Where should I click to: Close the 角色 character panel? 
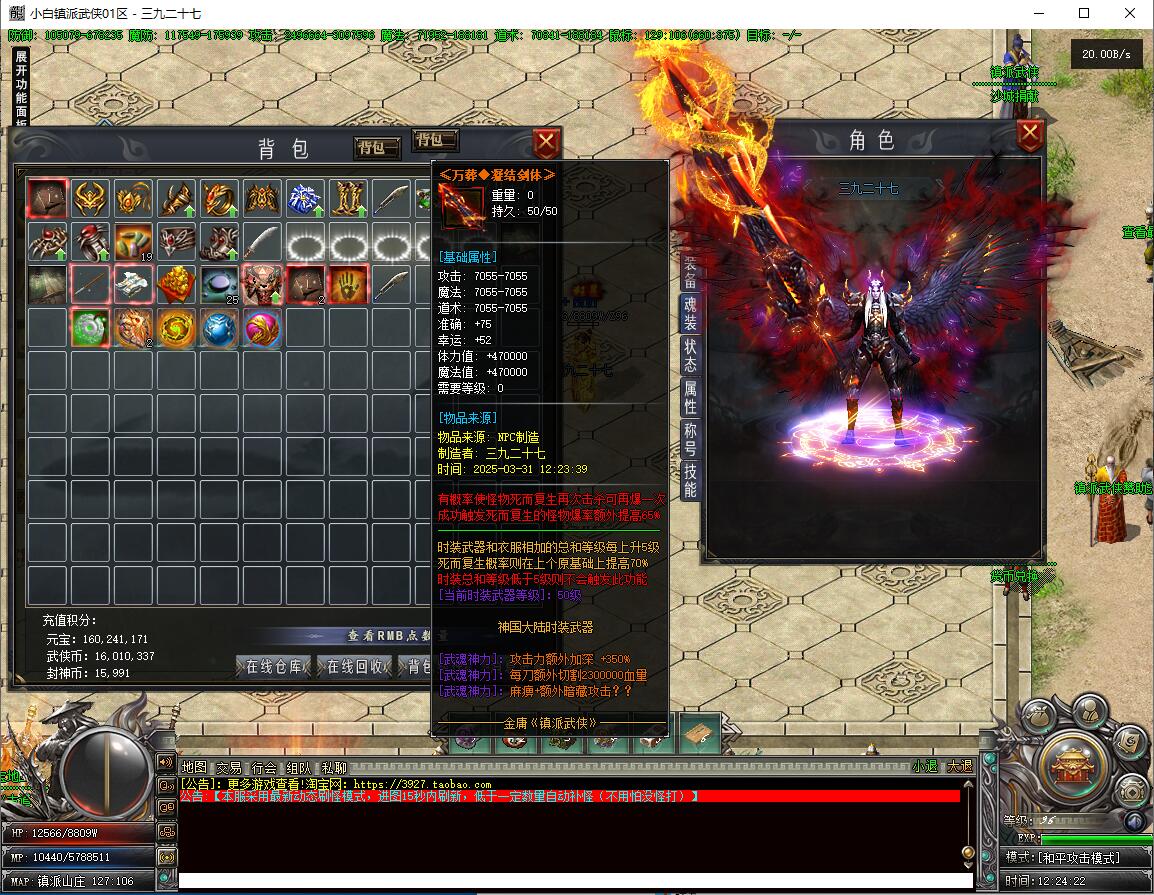(x=1030, y=134)
